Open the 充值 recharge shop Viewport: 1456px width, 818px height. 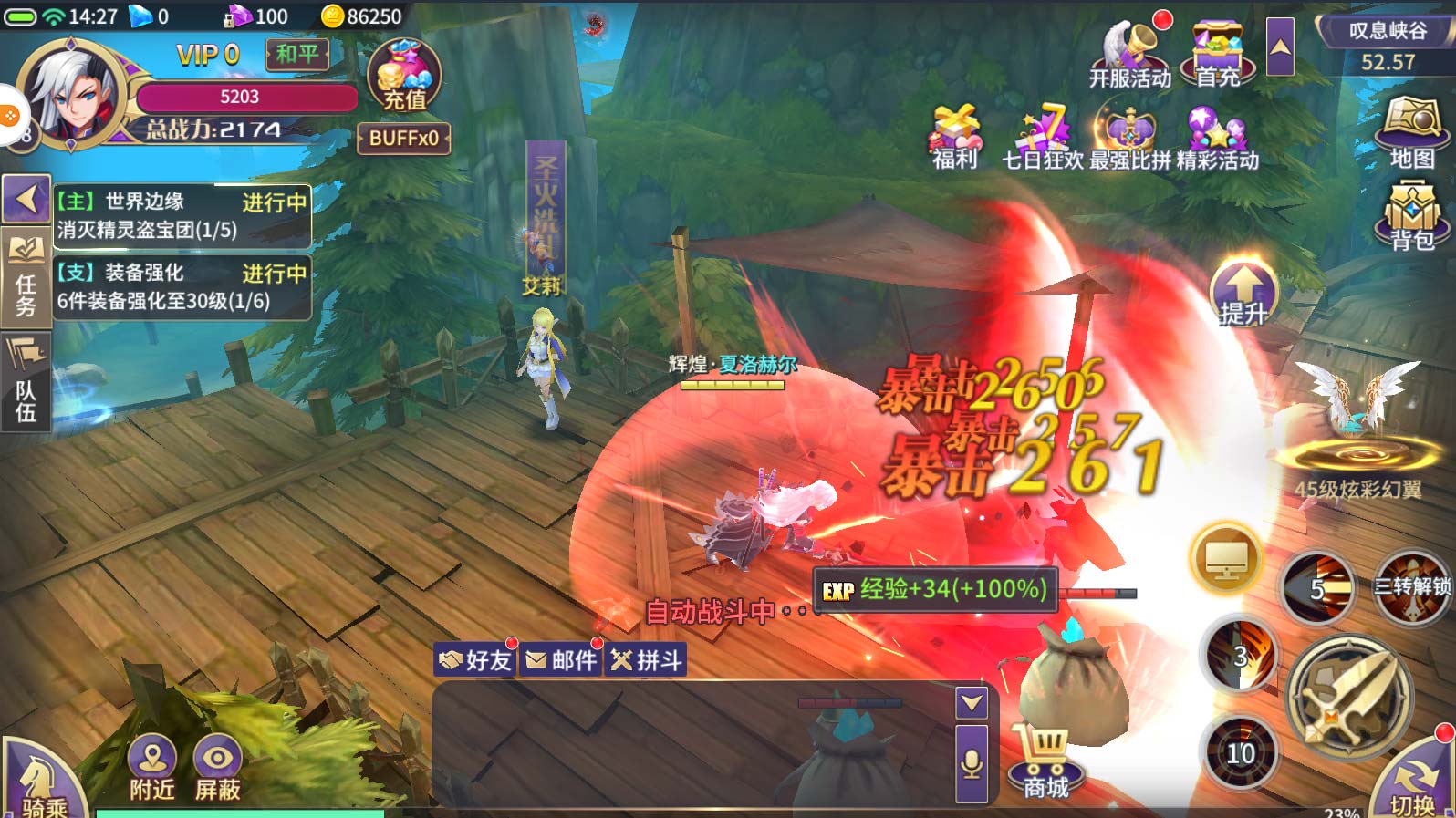click(x=404, y=76)
